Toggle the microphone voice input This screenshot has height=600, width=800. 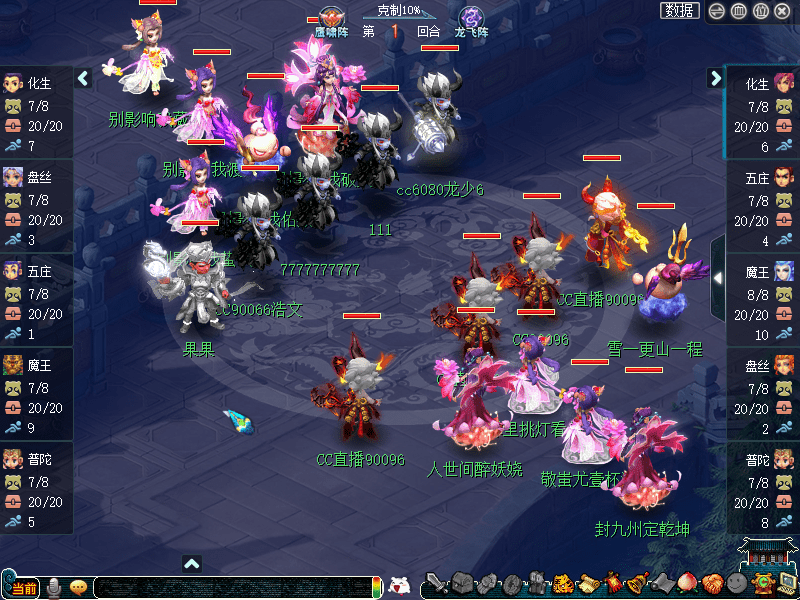click(54, 588)
